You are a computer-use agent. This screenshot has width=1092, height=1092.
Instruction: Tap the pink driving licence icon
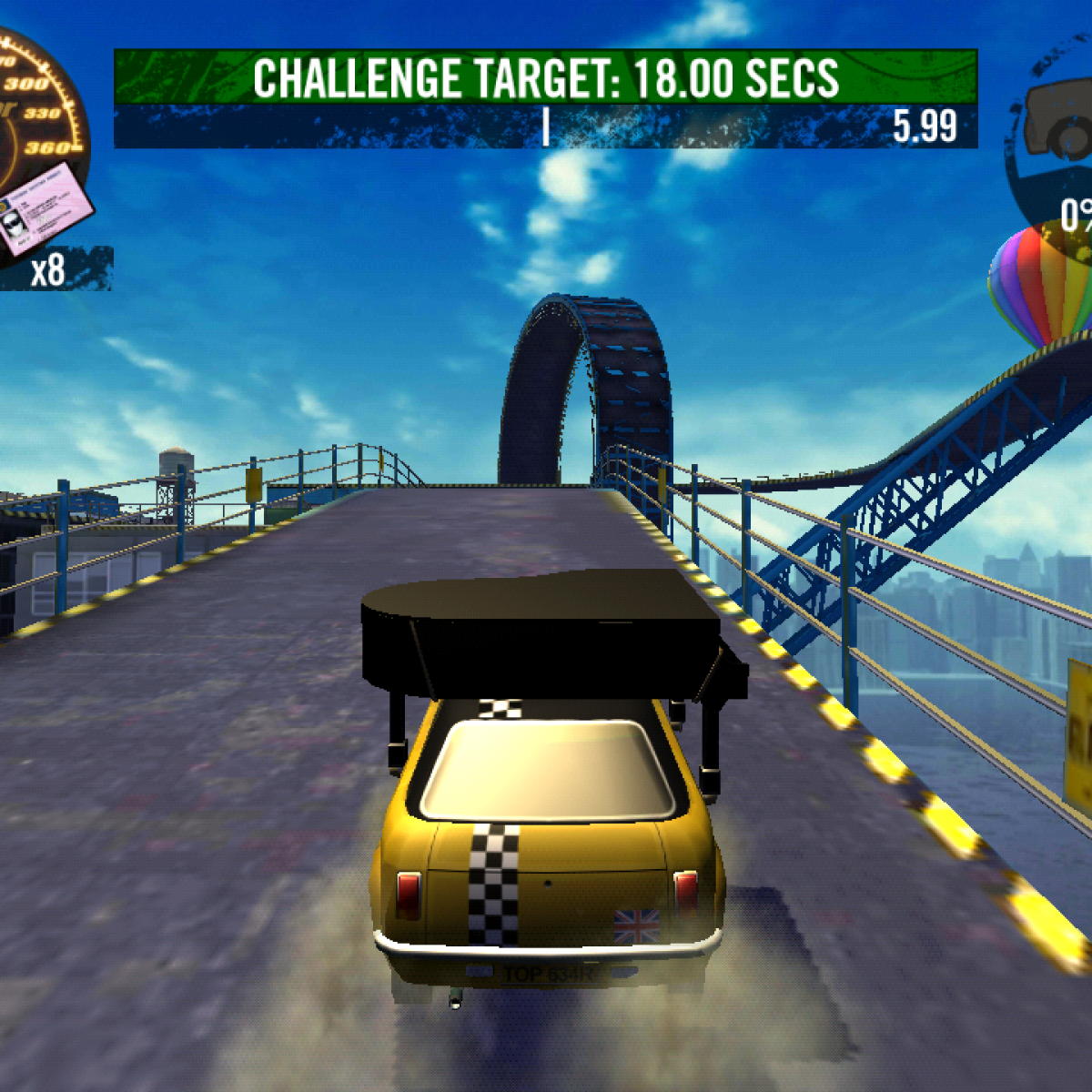click(44, 207)
